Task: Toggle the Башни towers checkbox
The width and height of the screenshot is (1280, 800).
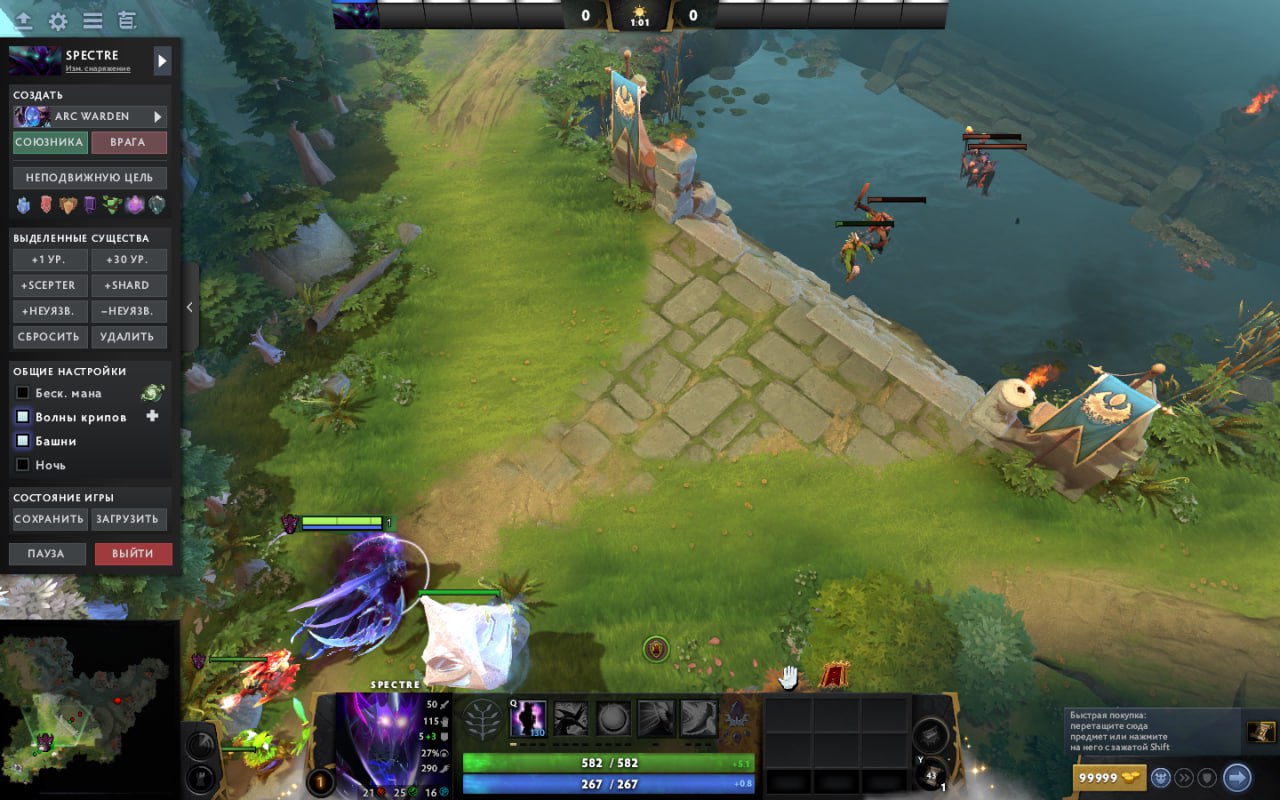Action: pyautogui.click(x=23, y=441)
